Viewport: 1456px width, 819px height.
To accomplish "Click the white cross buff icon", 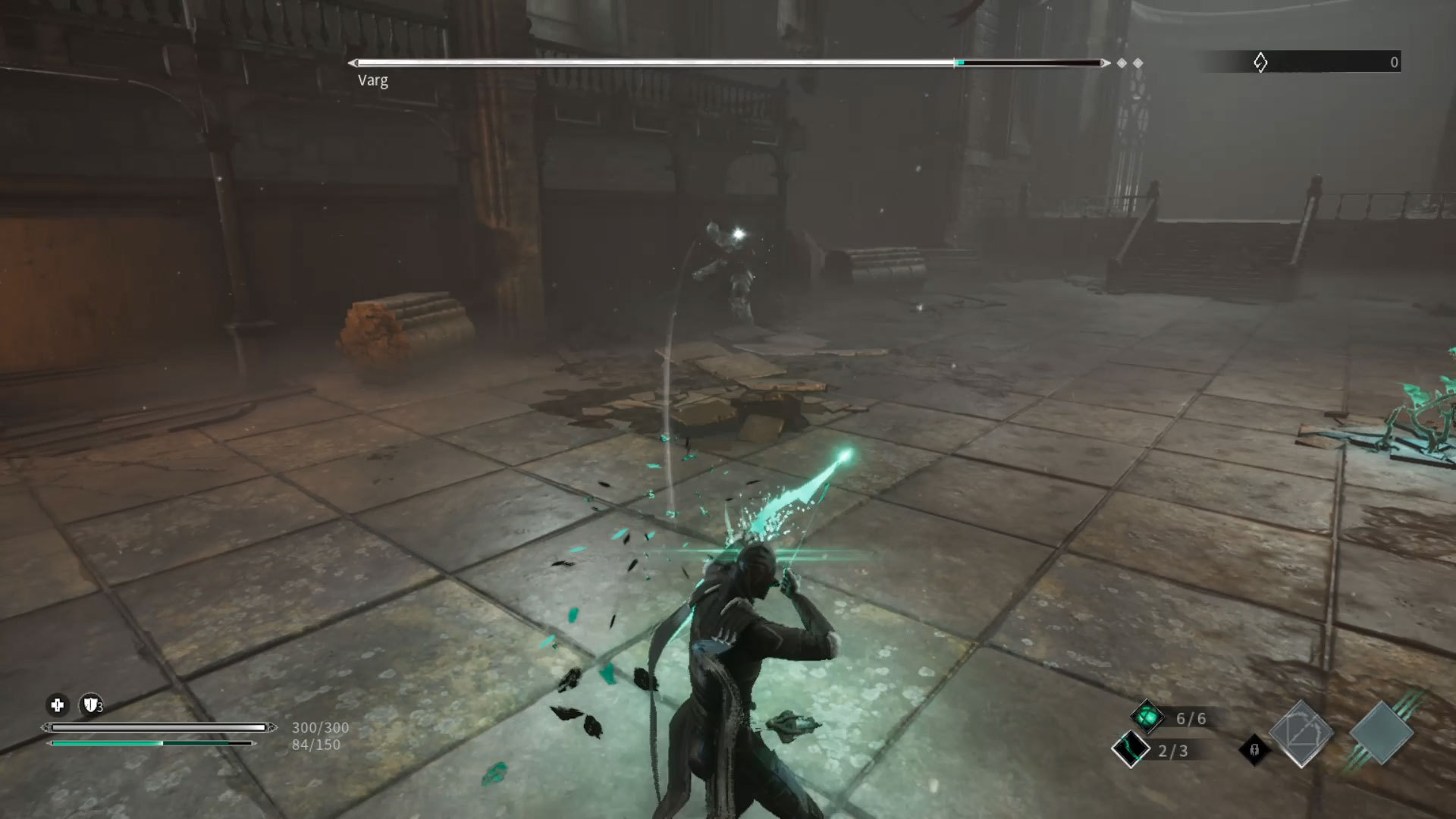I will (57, 705).
